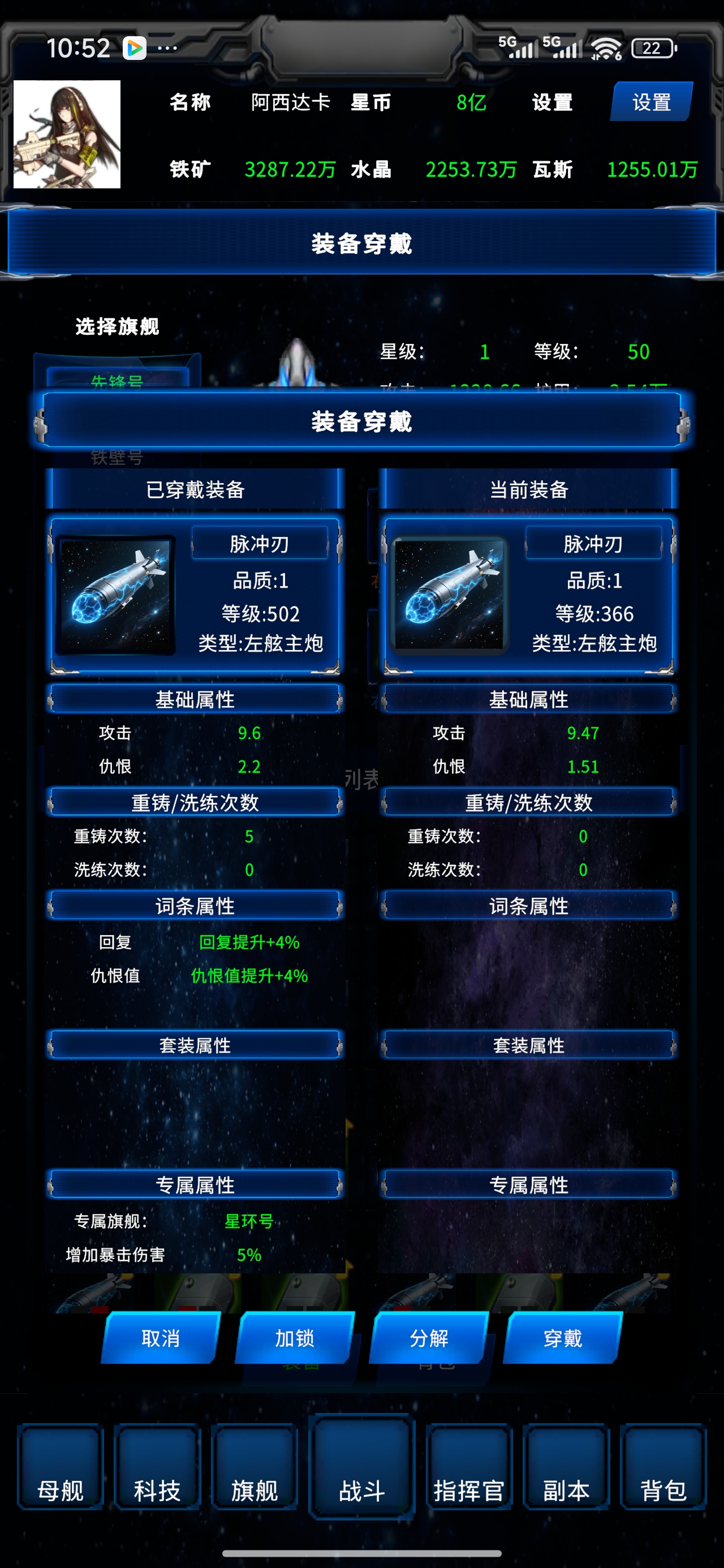Expand the 专属属性 section on current equipment
The height and width of the screenshot is (1568, 724).
pos(528,1184)
